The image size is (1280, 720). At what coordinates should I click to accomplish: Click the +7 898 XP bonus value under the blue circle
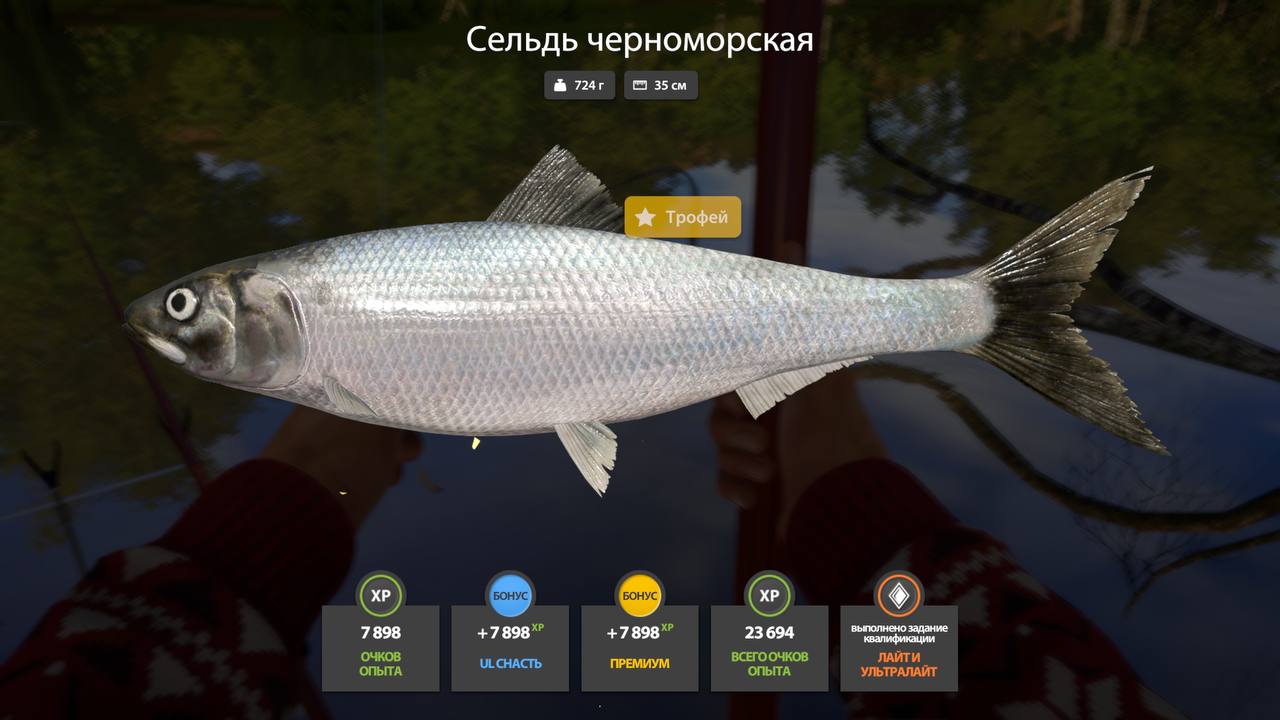click(x=510, y=632)
